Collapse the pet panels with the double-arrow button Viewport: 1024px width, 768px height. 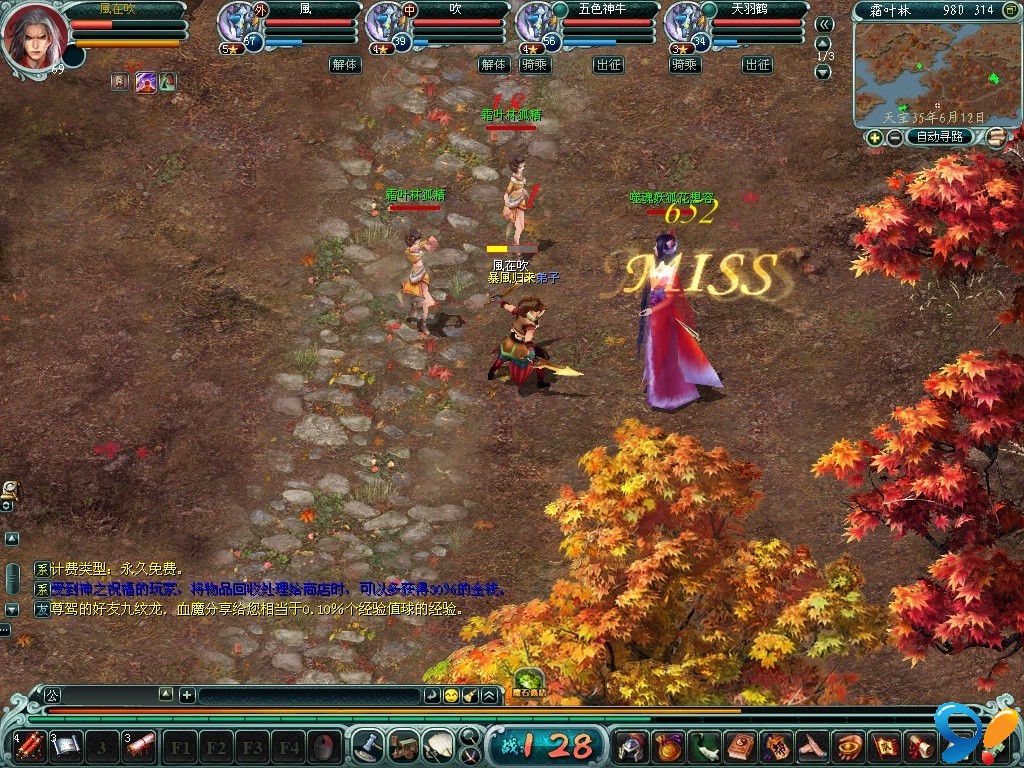pyautogui.click(x=824, y=24)
